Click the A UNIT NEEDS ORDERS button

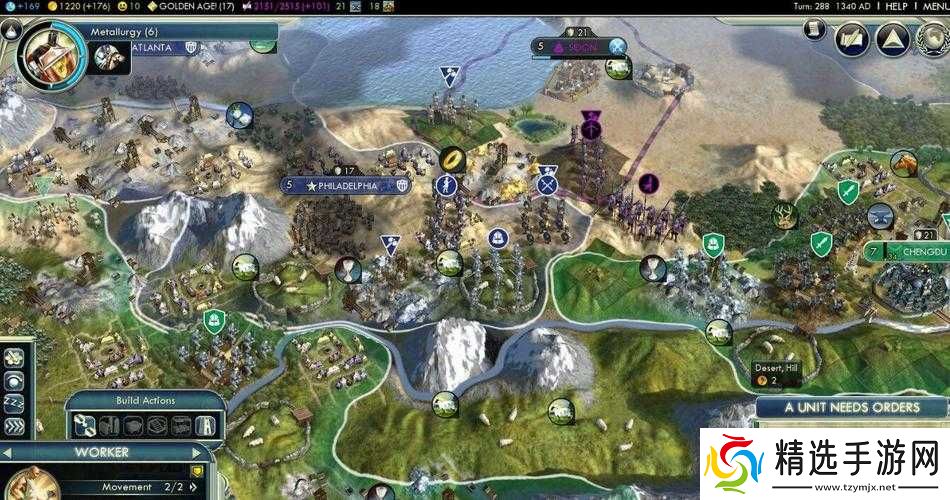(x=852, y=407)
